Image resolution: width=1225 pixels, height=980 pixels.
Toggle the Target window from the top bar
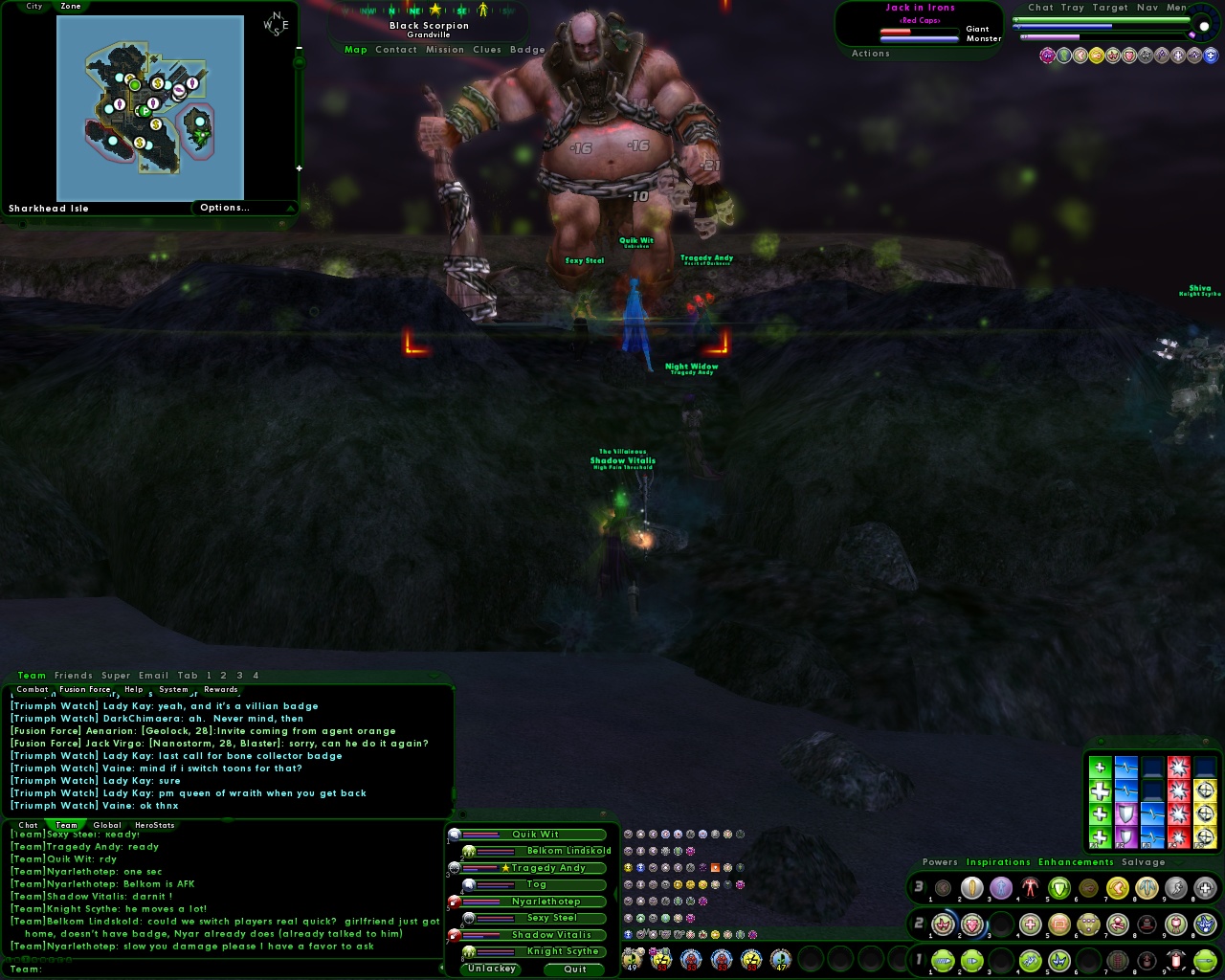click(x=1110, y=8)
